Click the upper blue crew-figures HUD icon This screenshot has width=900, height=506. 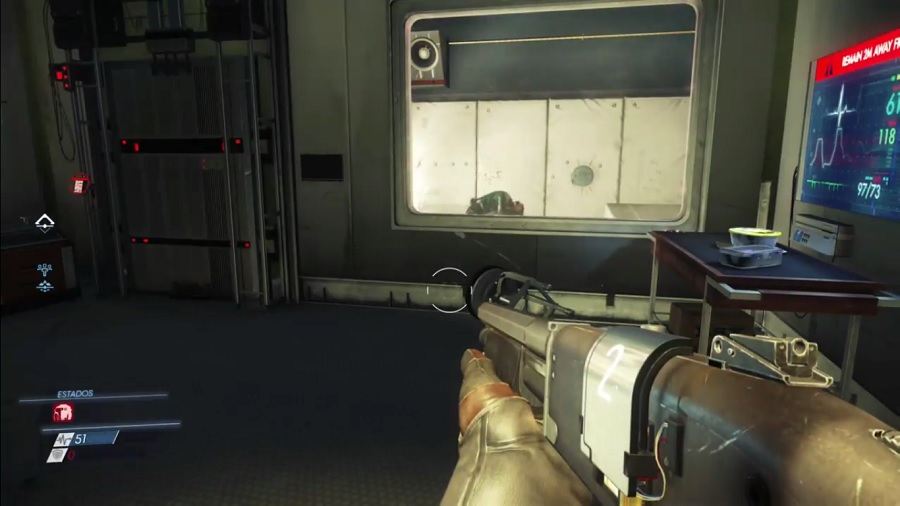pos(45,268)
